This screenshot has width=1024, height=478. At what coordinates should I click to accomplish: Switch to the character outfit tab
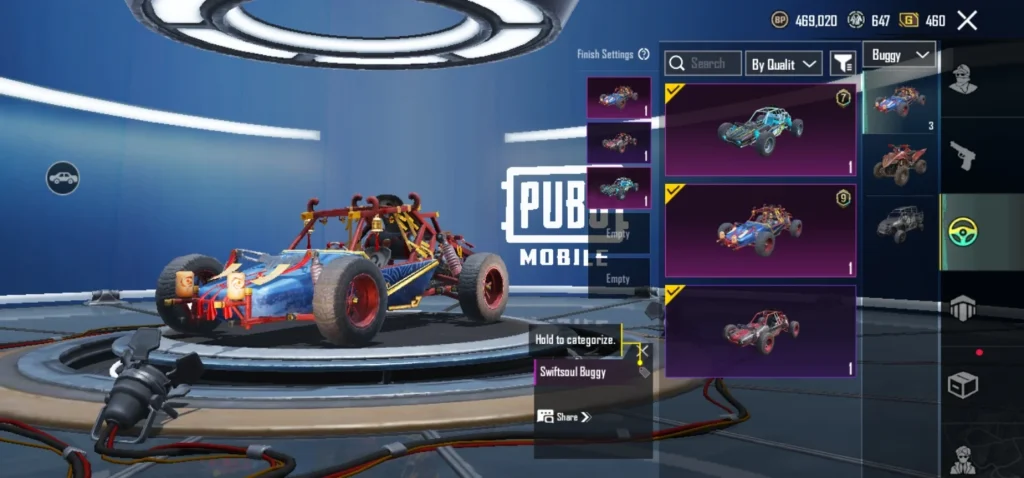(x=963, y=78)
